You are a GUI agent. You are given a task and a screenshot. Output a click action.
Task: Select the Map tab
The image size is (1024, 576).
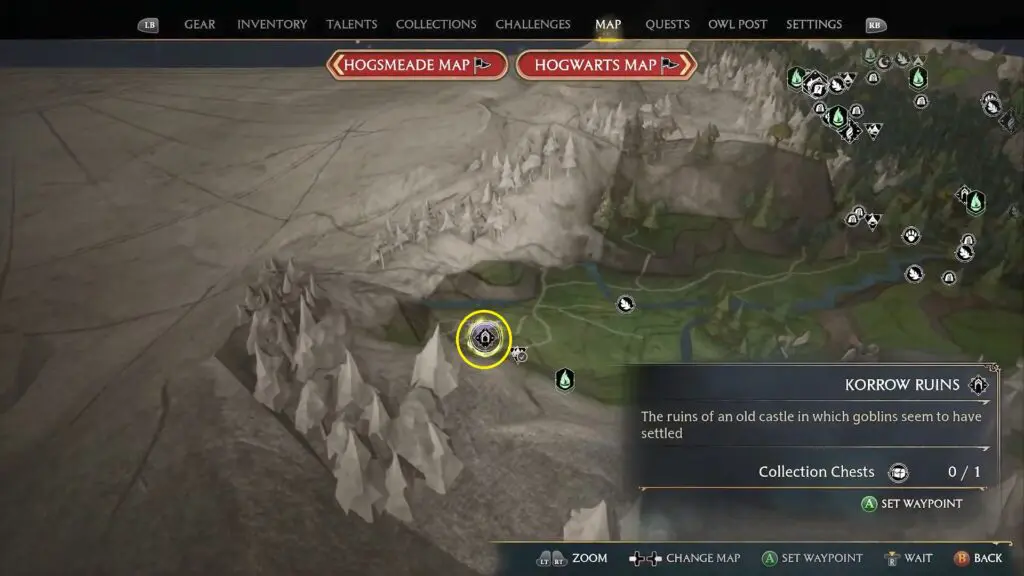point(608,24)
